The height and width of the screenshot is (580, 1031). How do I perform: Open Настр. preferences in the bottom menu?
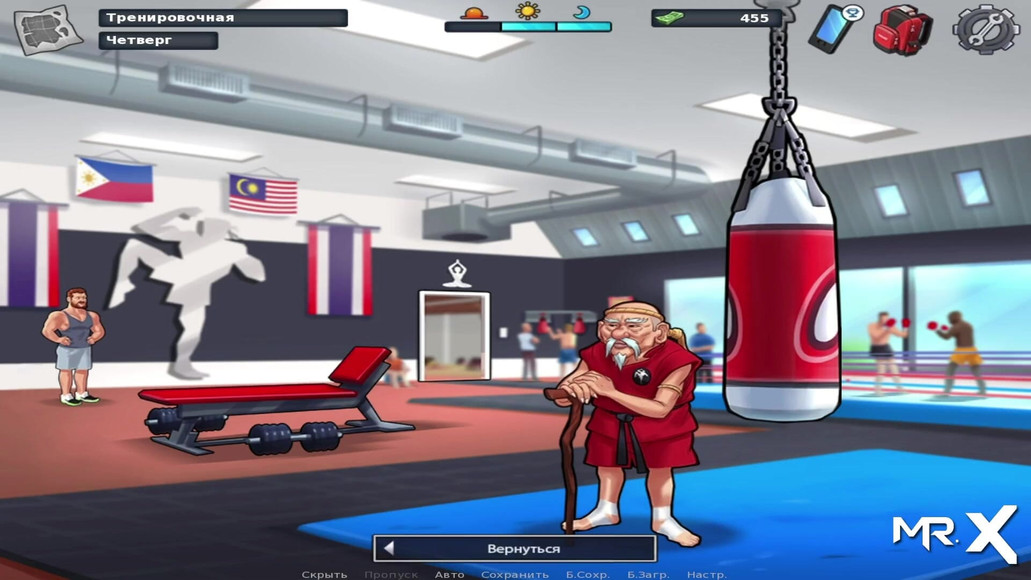click(706, 574)
